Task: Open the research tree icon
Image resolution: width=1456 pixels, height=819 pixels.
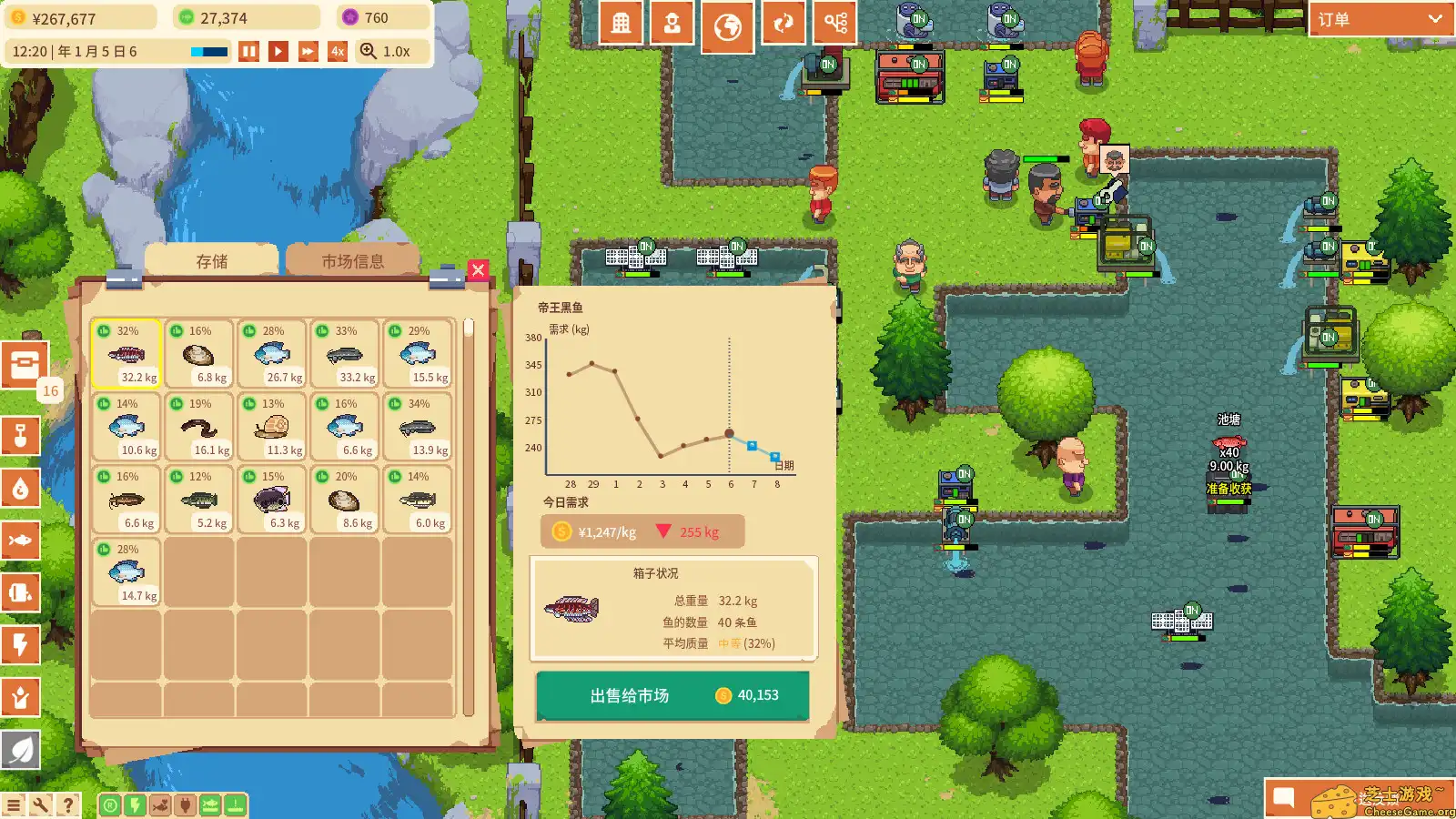Action: [x=834, y=23]
